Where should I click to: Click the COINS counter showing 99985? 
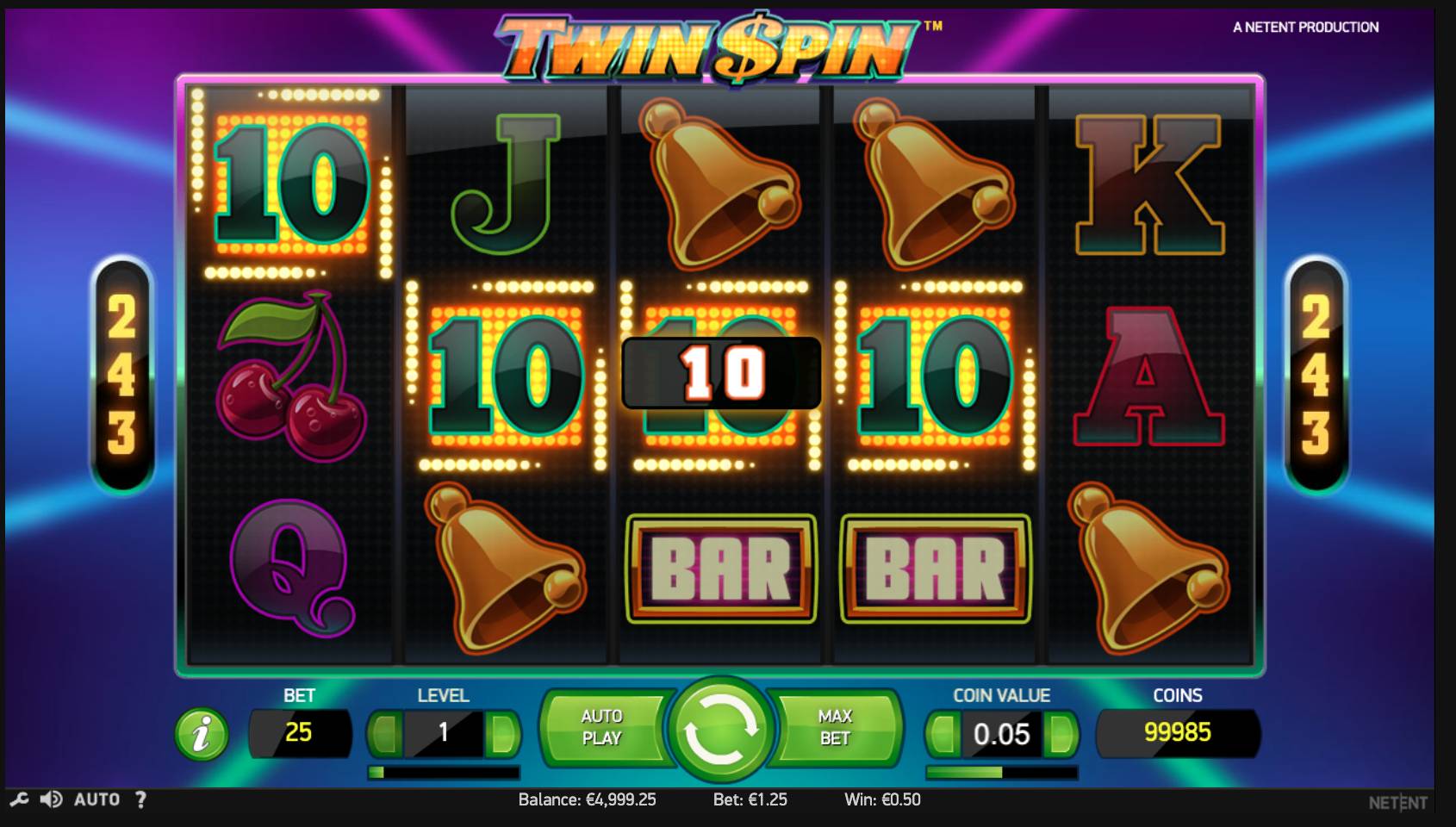coord(1179,734)
